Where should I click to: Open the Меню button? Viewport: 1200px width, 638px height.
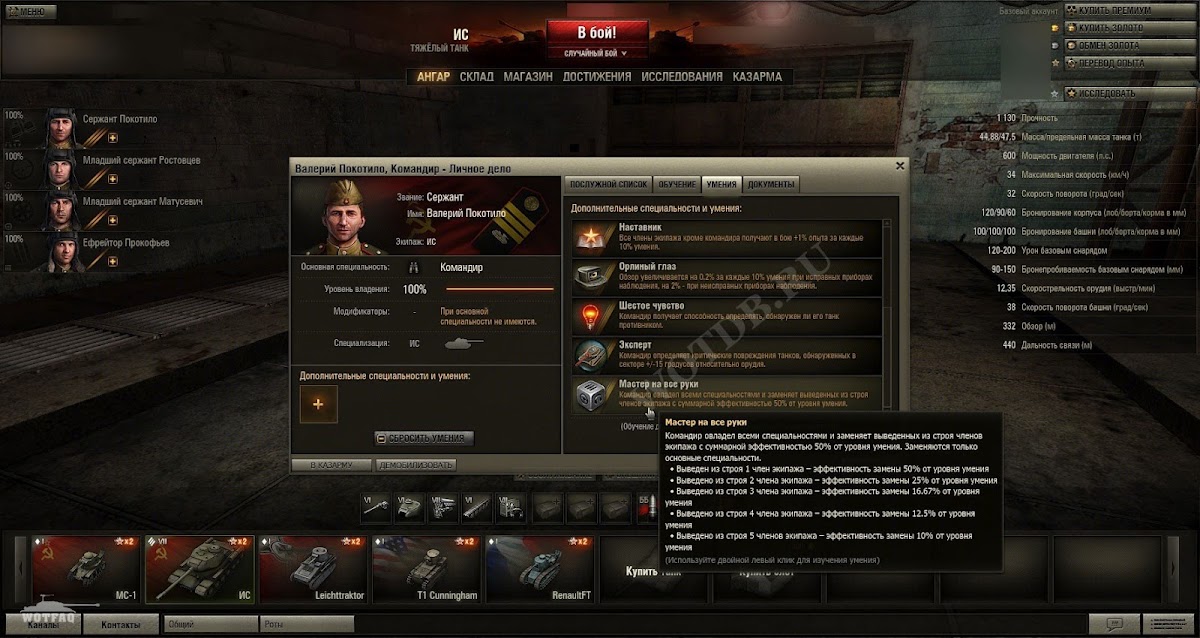[x=27, y=11]
